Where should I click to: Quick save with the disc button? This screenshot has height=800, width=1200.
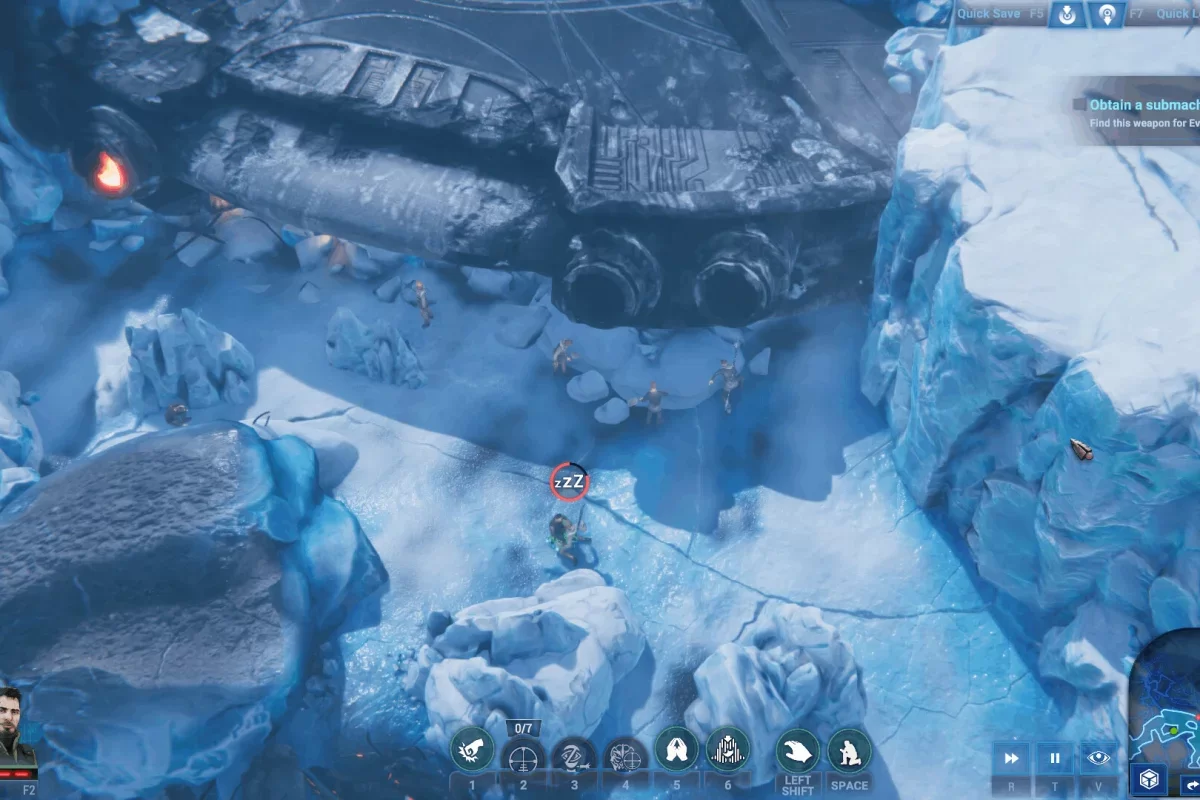(x=1067, y=15)
